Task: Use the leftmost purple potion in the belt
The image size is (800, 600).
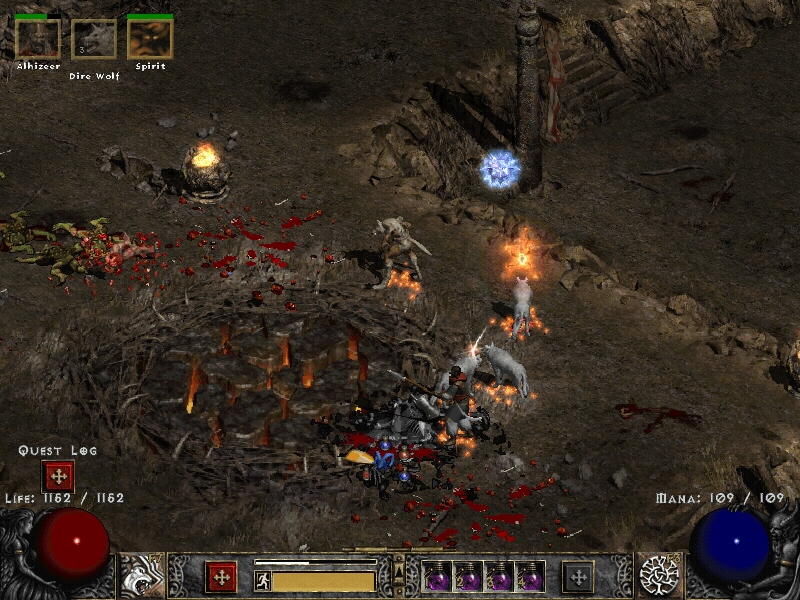Action: click(x=437, y=577)
